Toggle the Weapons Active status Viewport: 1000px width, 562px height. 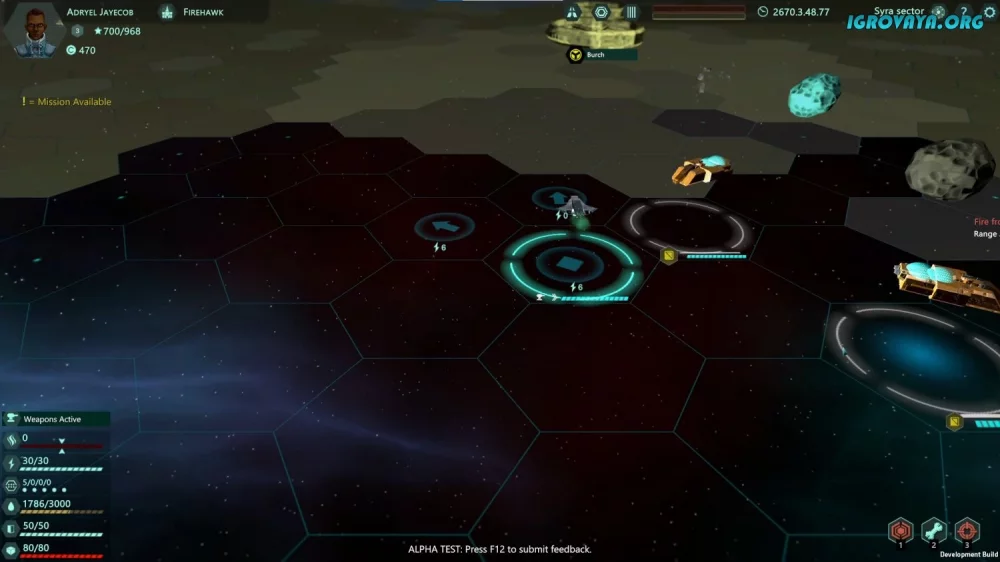click(x=55, y=419)
